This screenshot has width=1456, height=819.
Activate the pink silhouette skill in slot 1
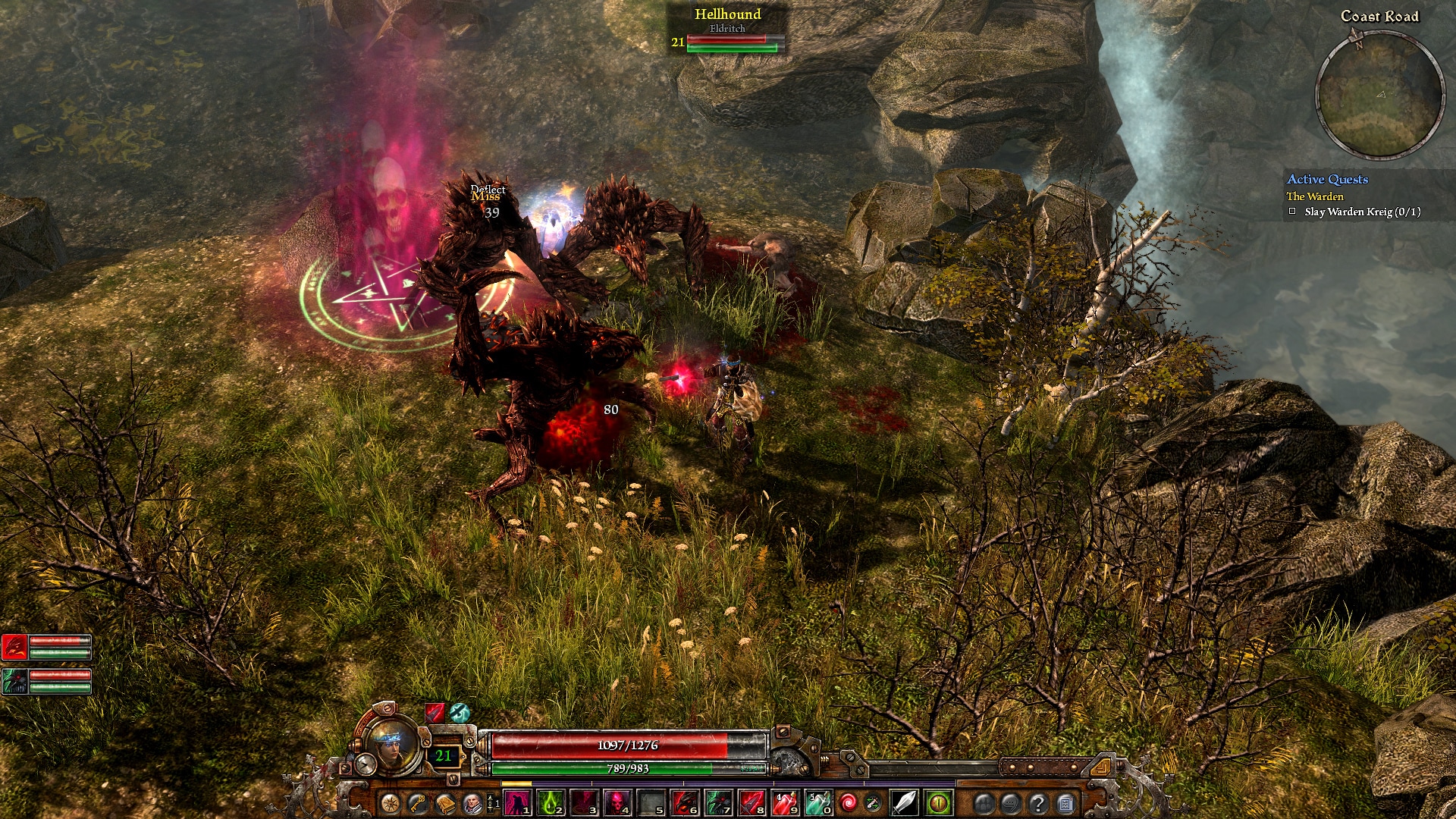coord(518,802)
